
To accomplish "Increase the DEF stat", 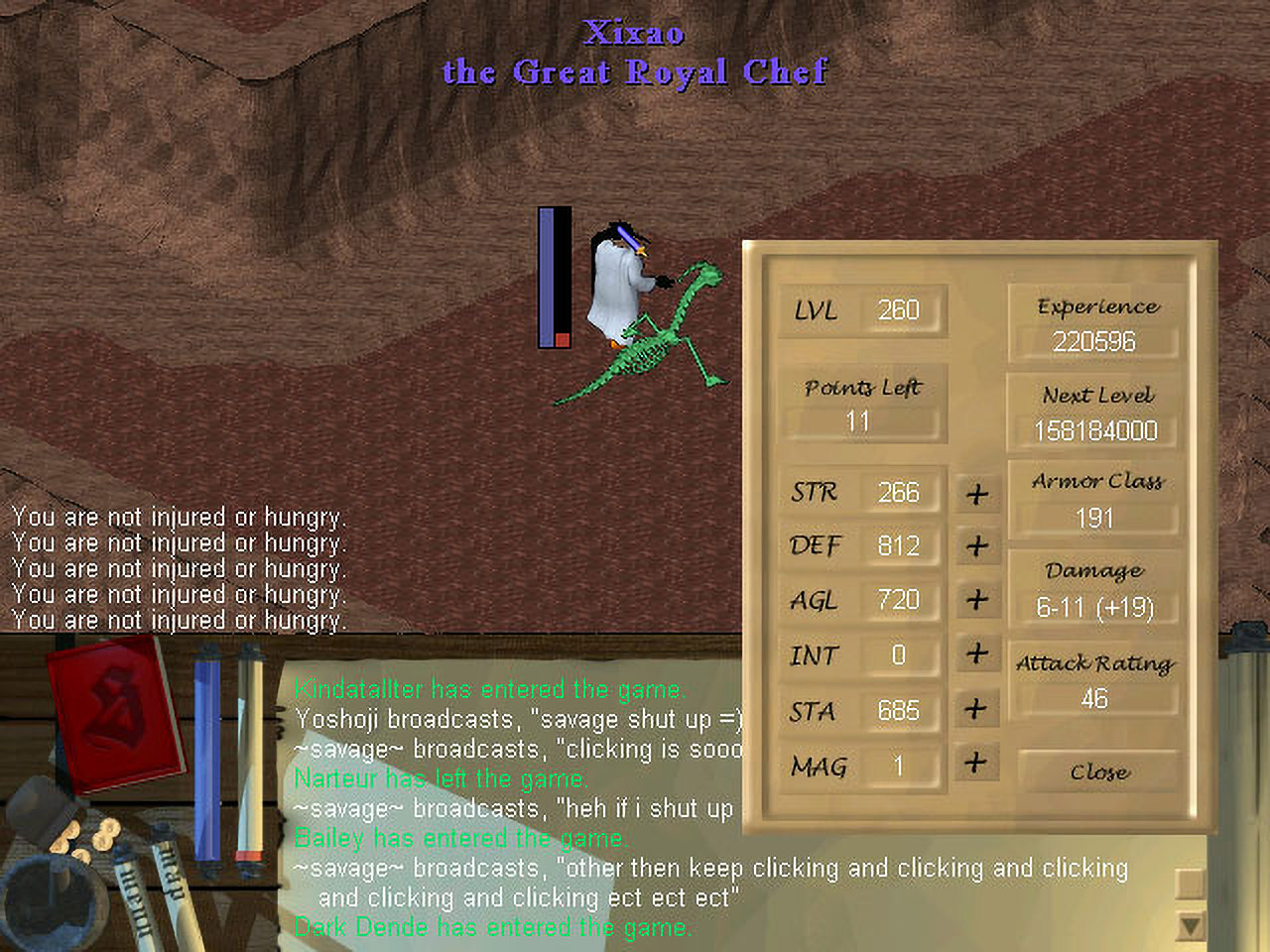I will point(977,545).
